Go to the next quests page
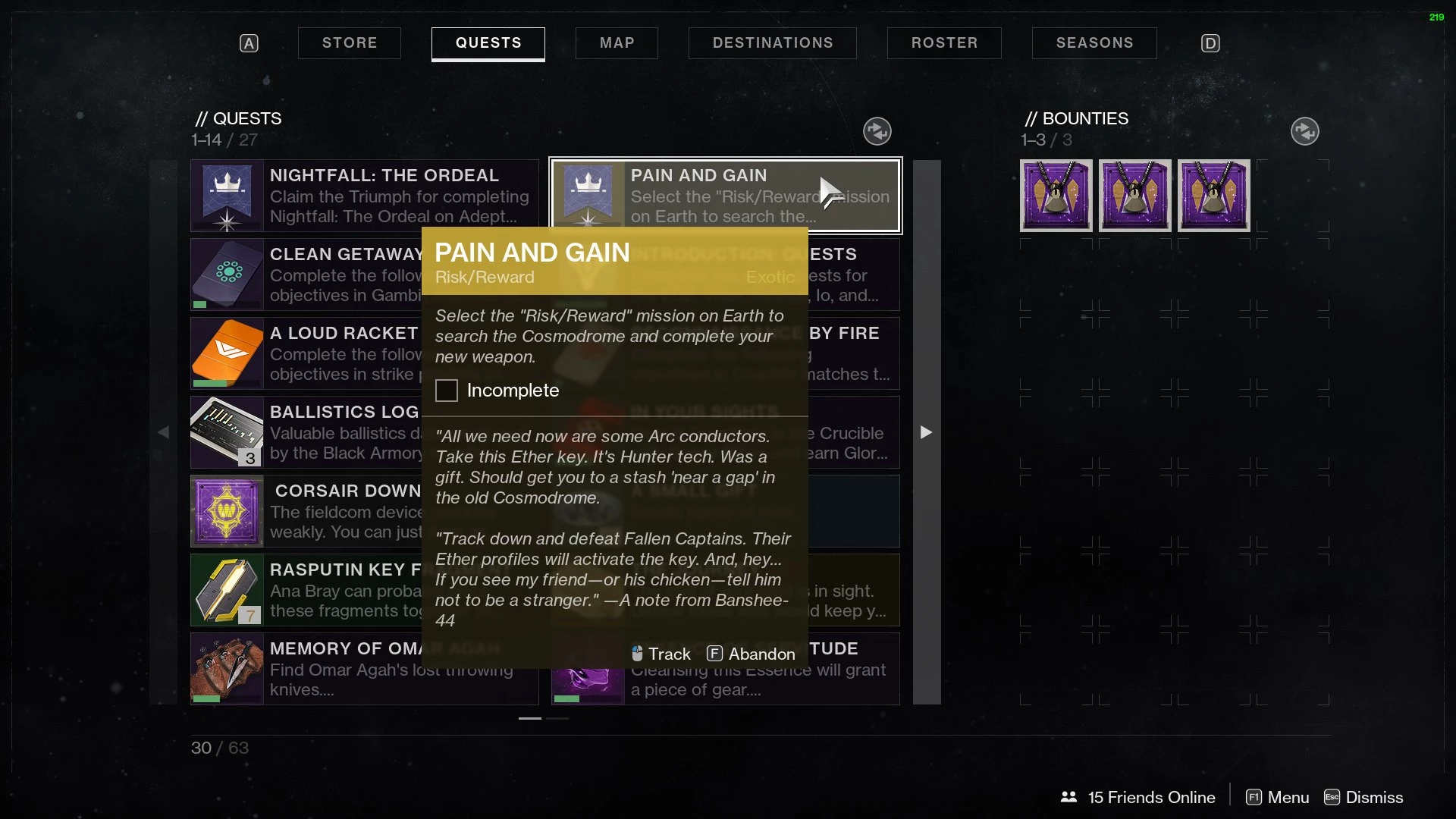This screenshot has height=819, width=1456. click(926, 432)
